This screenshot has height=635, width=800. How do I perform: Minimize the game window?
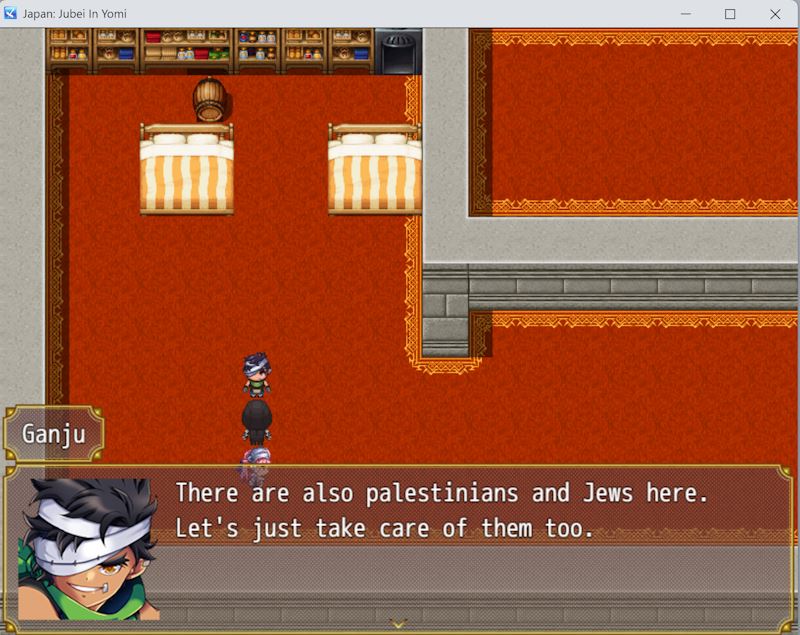tap(685, 14)
